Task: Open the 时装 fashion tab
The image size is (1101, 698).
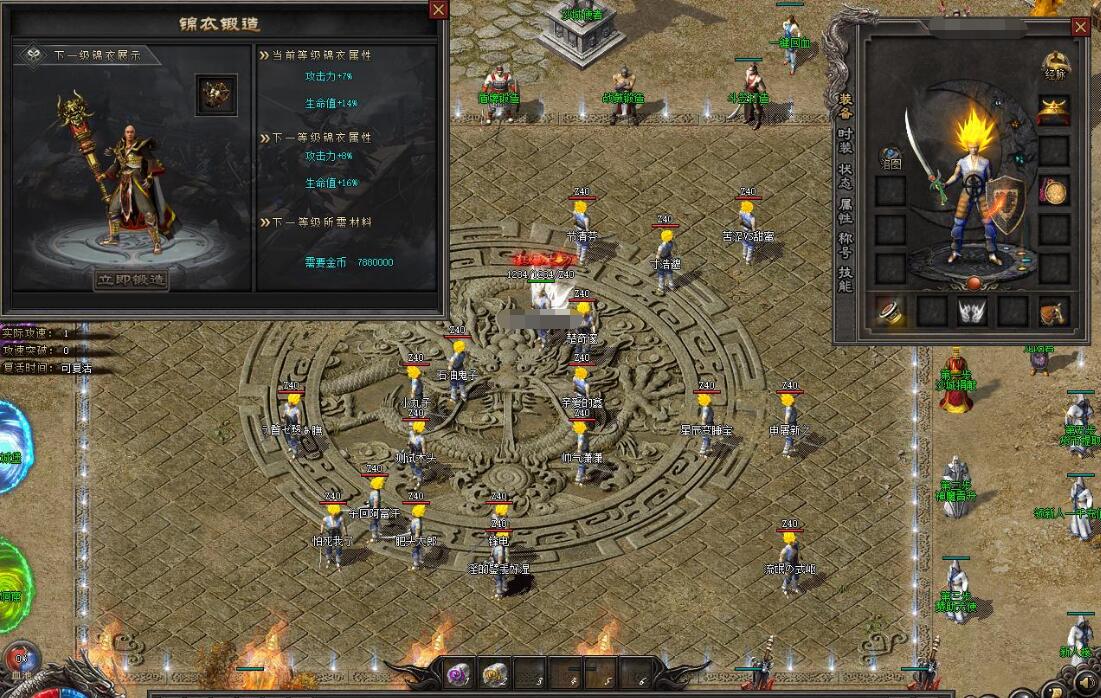Action: [x=845, y=141]
